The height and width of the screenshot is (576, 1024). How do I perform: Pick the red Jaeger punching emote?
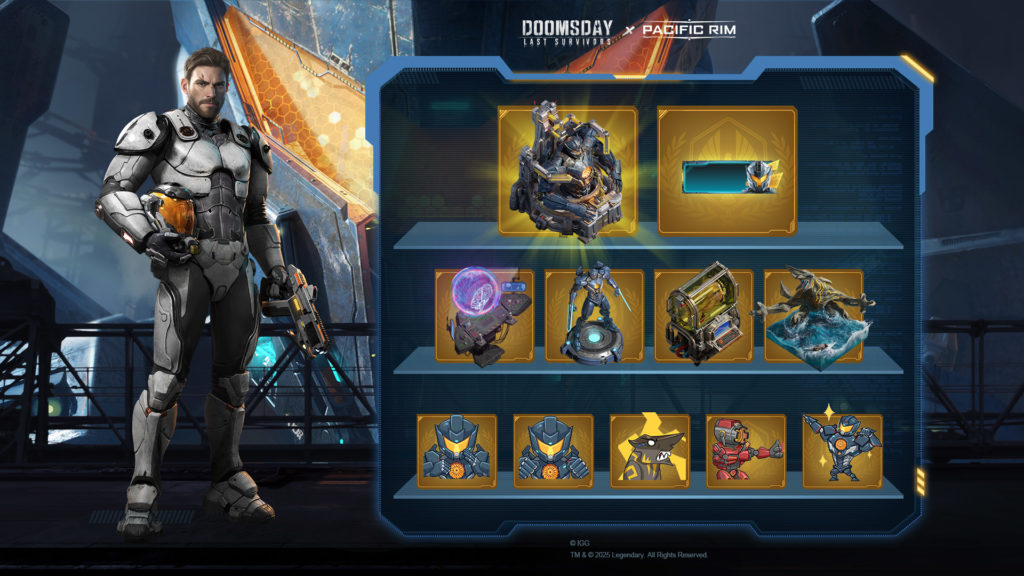[x=745, y=450]
